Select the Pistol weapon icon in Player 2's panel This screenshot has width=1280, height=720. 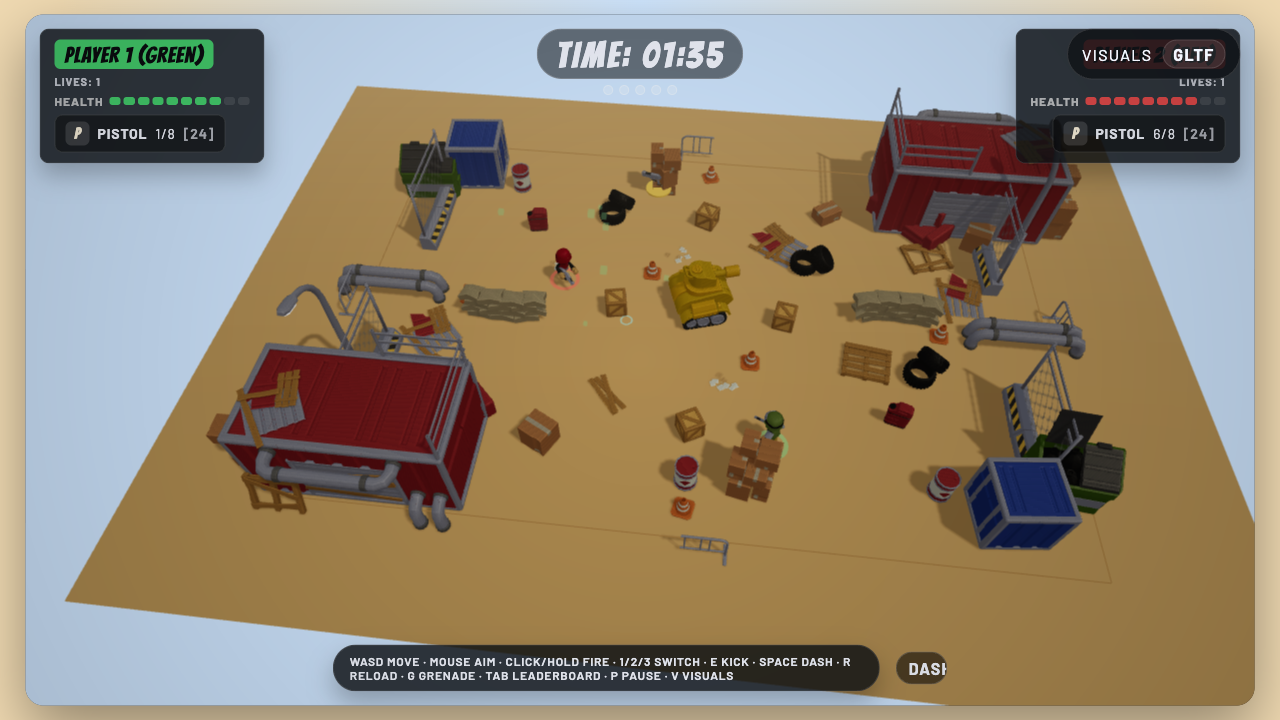1076,133
